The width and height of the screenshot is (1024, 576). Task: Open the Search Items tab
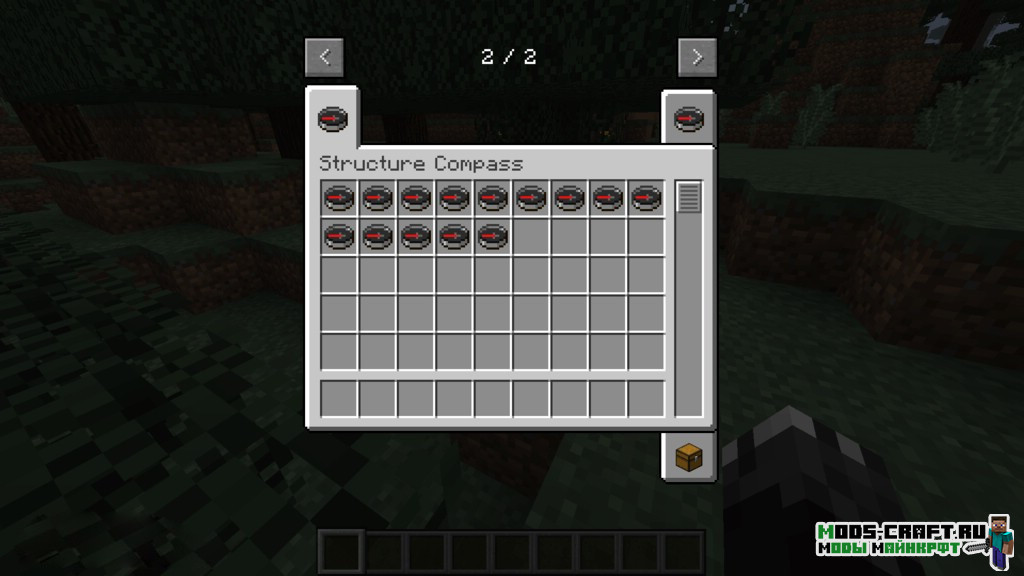point(688,120)
